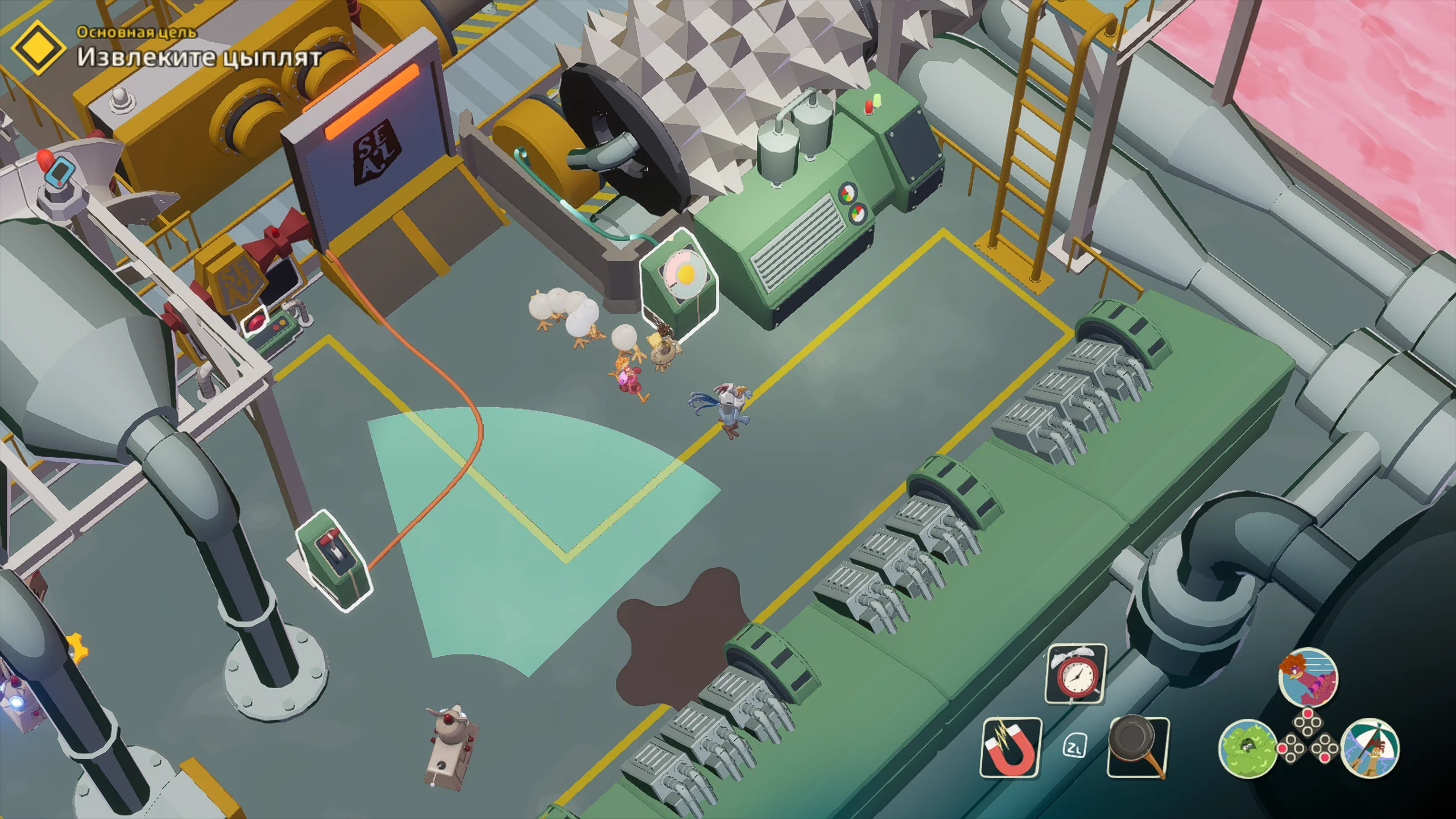Viewport: 1456px width, 819px height.
Task: Activate the red magnet item
Action: tap(1011, 747)
